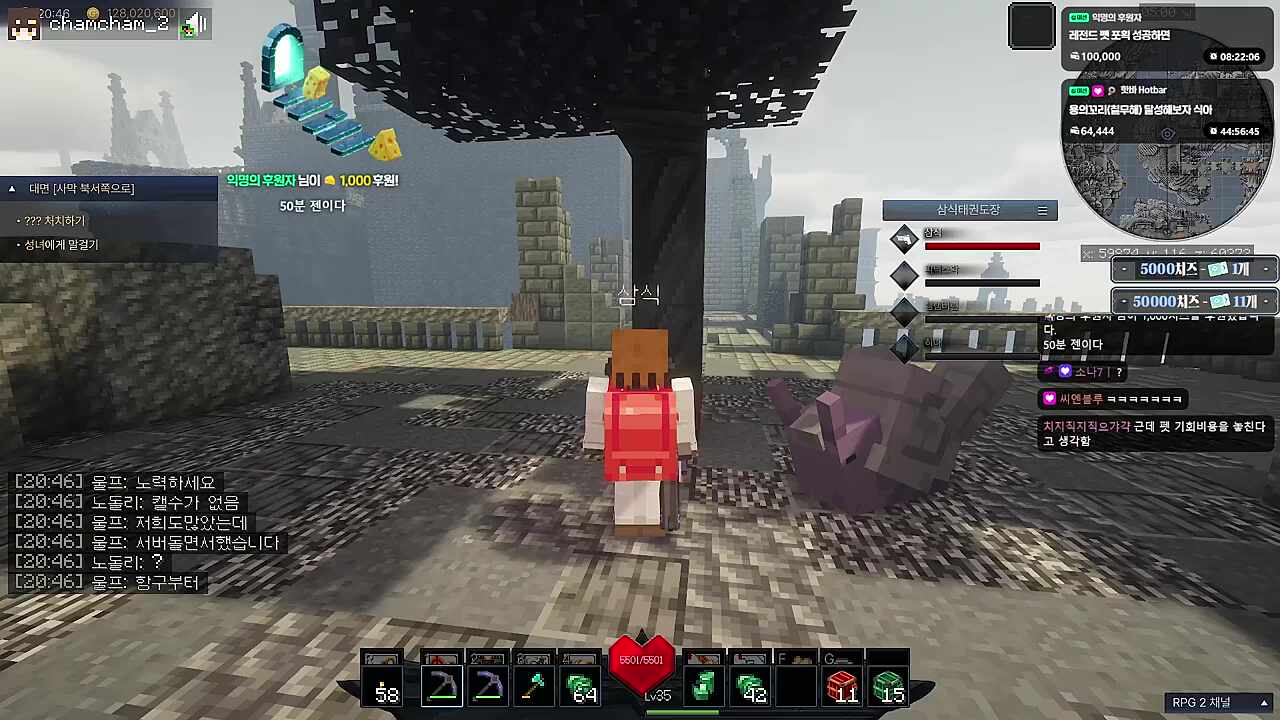Click the 5000치즈 donation goal banner
This screenshot has height=720, width=1280.
[x=1195, y=269]
